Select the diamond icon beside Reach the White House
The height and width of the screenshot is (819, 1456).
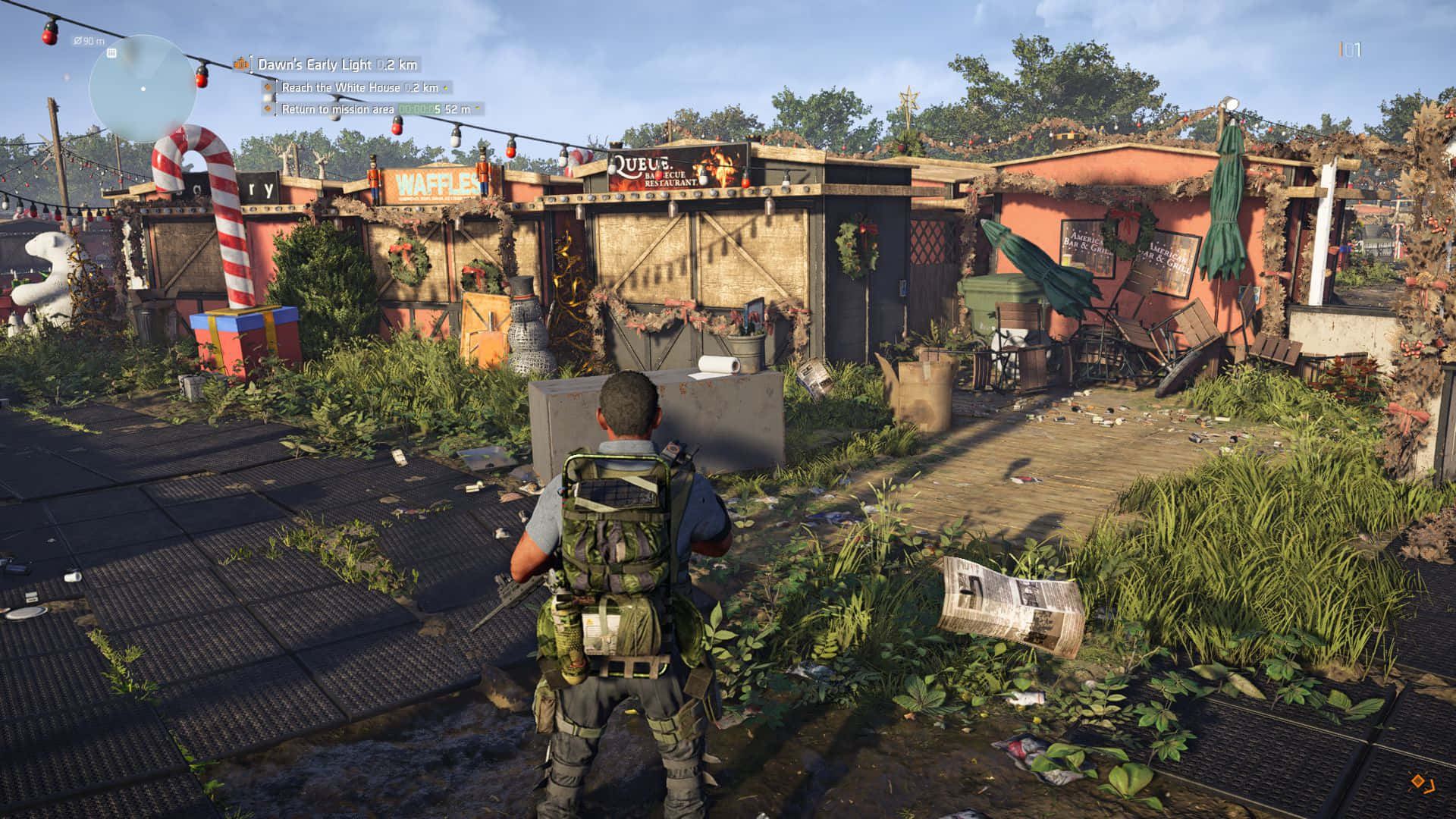coord(268,88)
